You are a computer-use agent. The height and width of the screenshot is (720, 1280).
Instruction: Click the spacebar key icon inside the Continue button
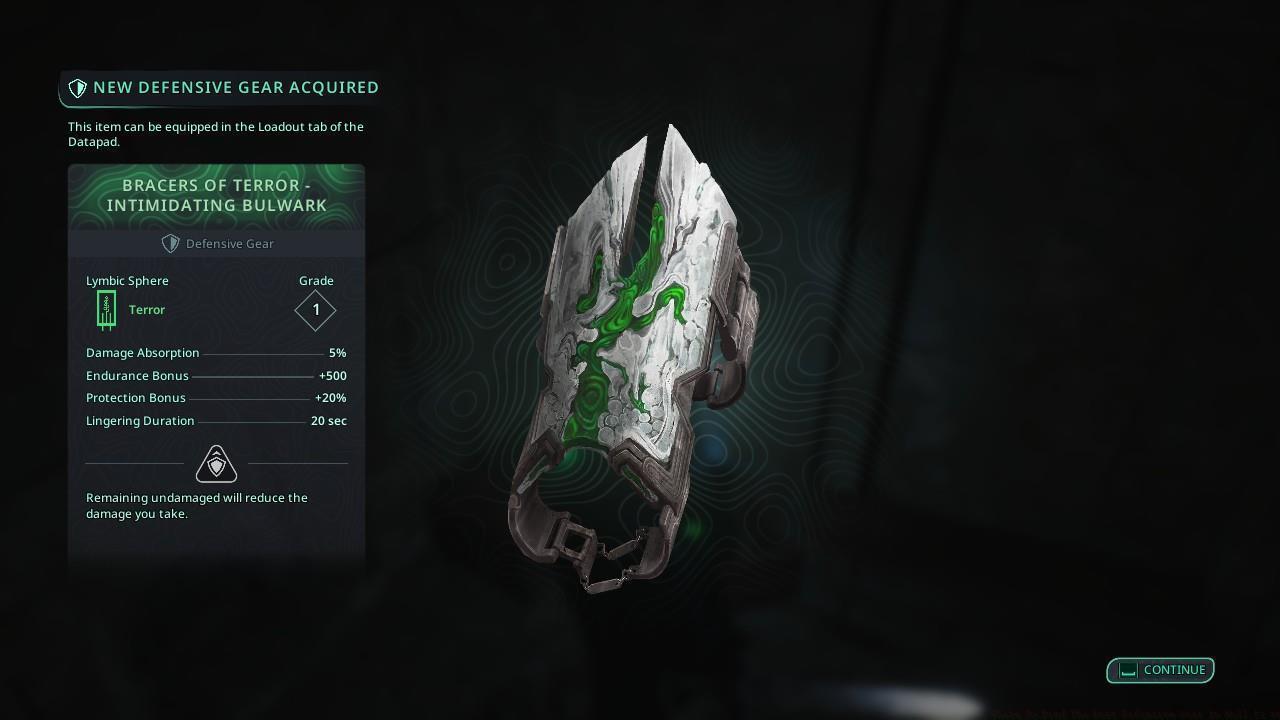[1127, 670]
